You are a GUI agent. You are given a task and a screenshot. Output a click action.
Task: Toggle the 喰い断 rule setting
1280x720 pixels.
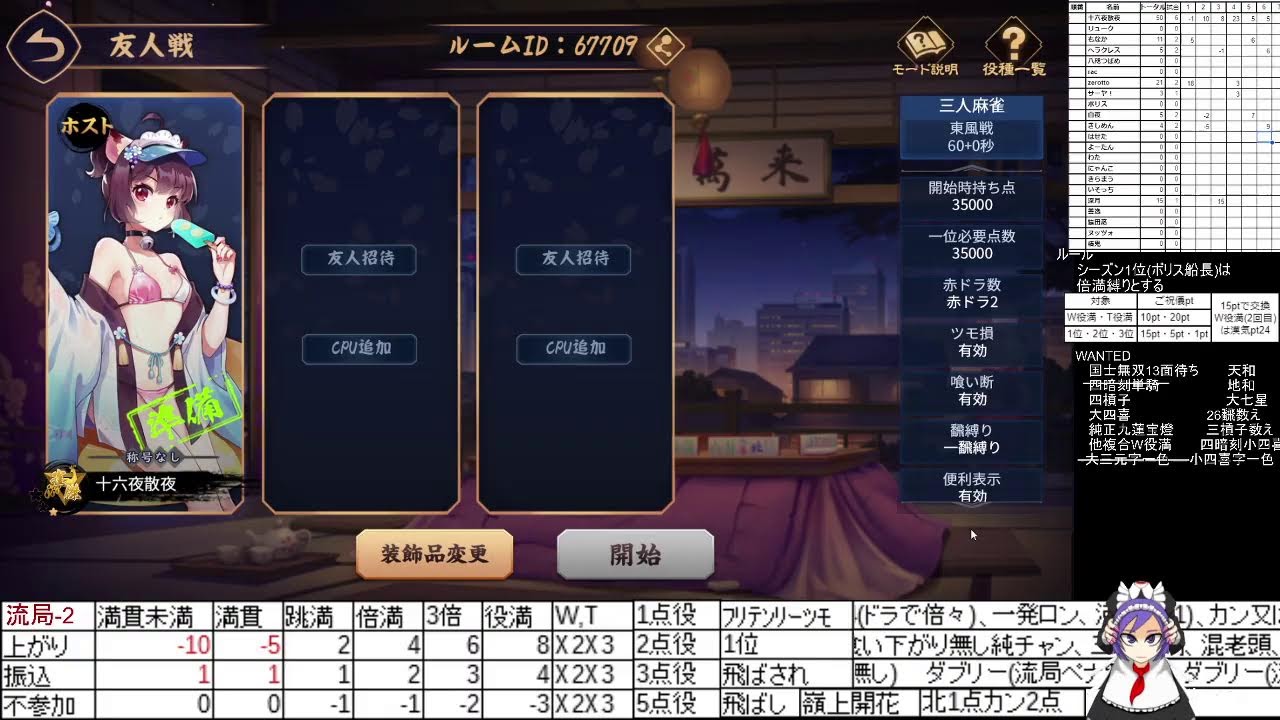click(972, 391)
